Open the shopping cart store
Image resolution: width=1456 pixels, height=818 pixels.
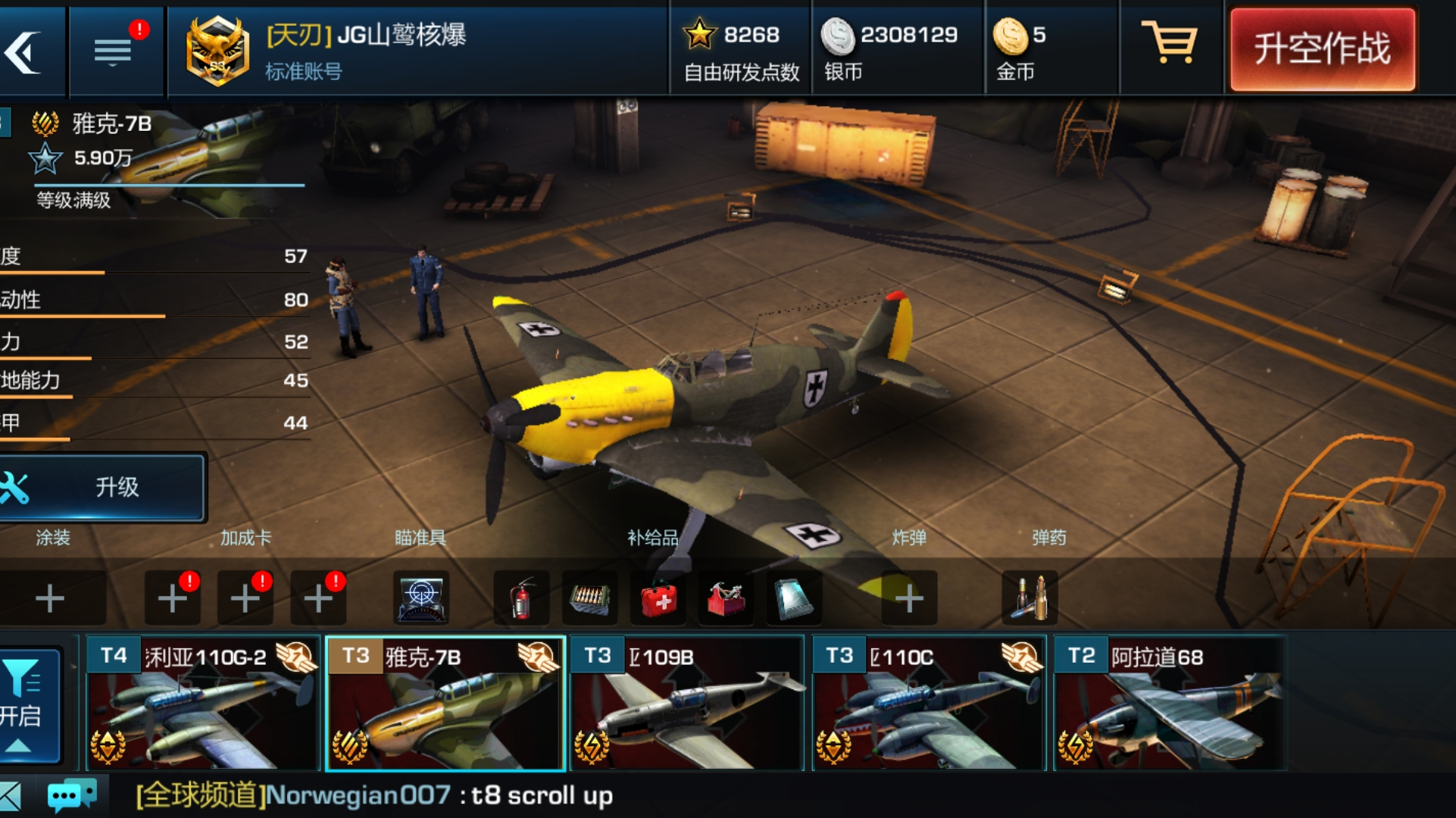coord(1169,44)
